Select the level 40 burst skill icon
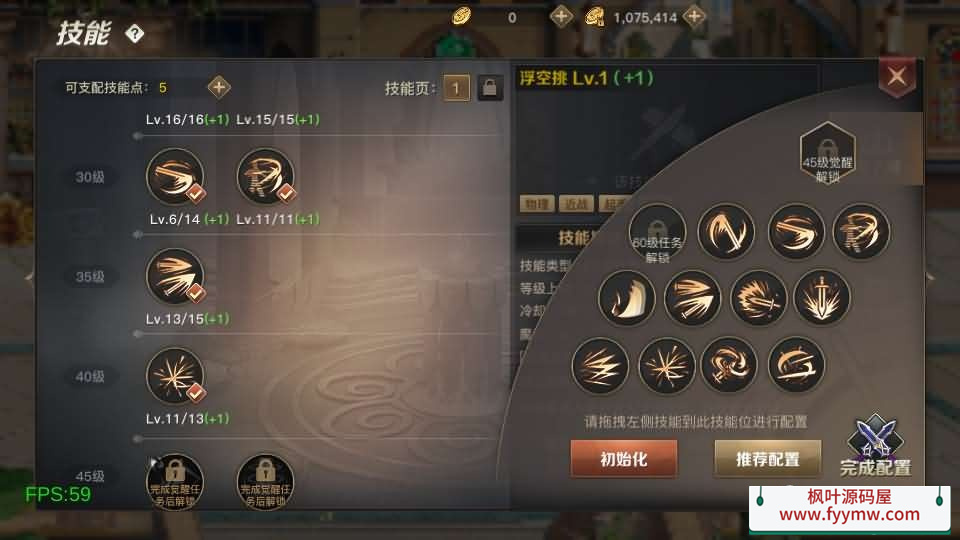 pyautogui.click(x=175, y=377)
